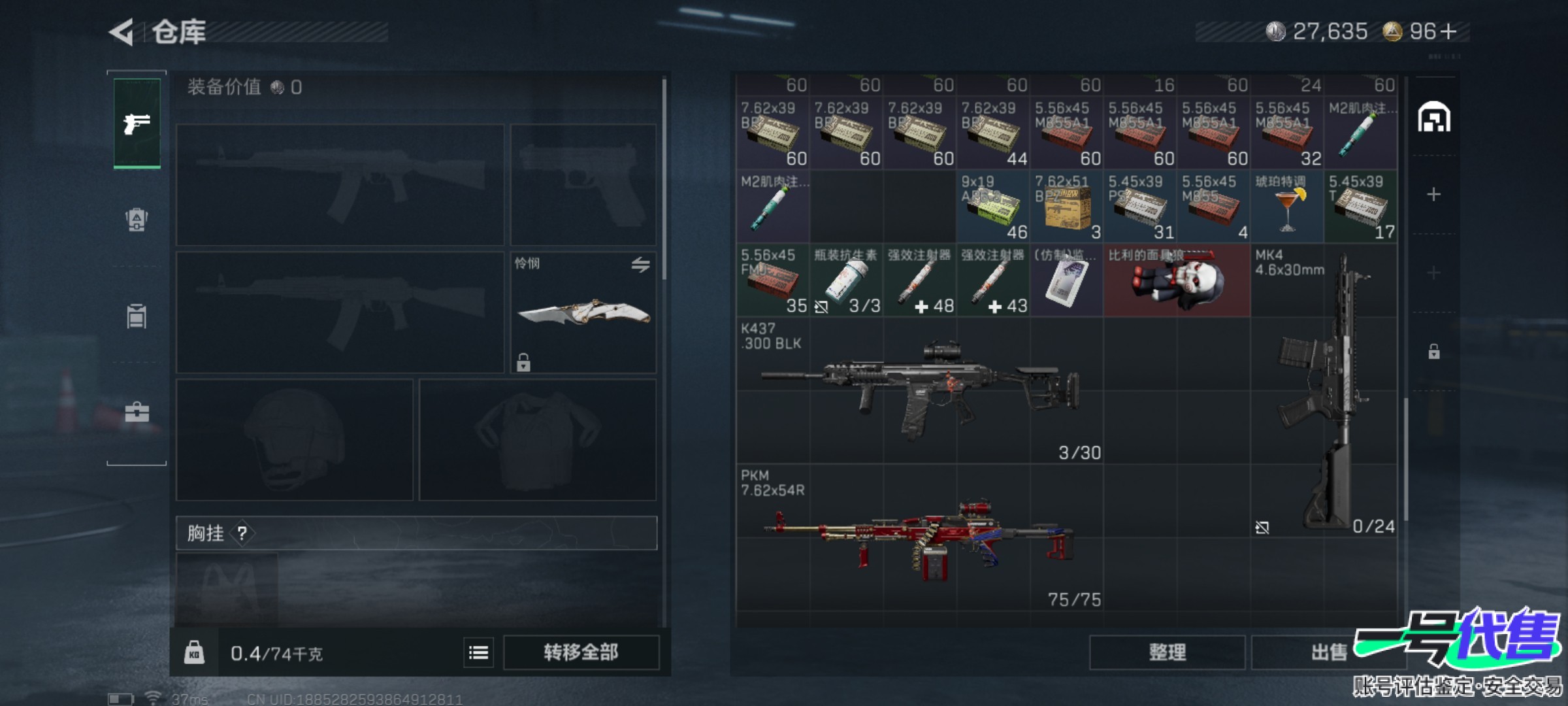This screenshot has width=1568, height=706.
Task: Choose the MK4 4.6x30mm weapon
Action: pyautogui.click(x=1324, y=390)
